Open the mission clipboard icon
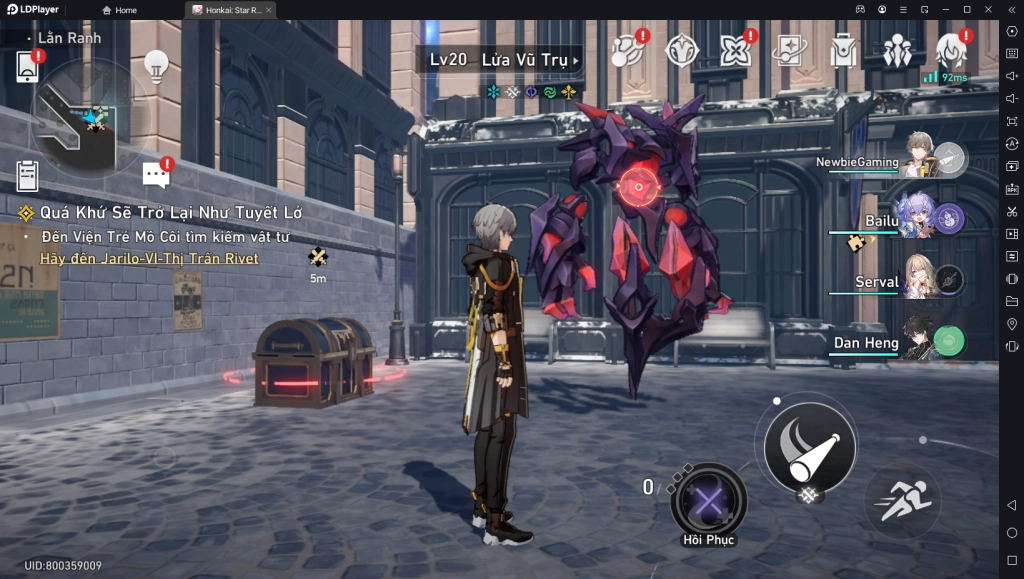1024x579 pixels. click(x=27, y=175)
